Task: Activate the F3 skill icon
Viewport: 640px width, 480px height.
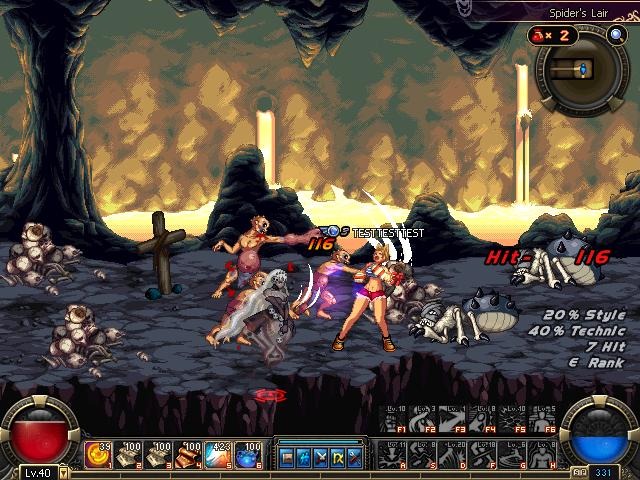Action: (x=456, y=420)
